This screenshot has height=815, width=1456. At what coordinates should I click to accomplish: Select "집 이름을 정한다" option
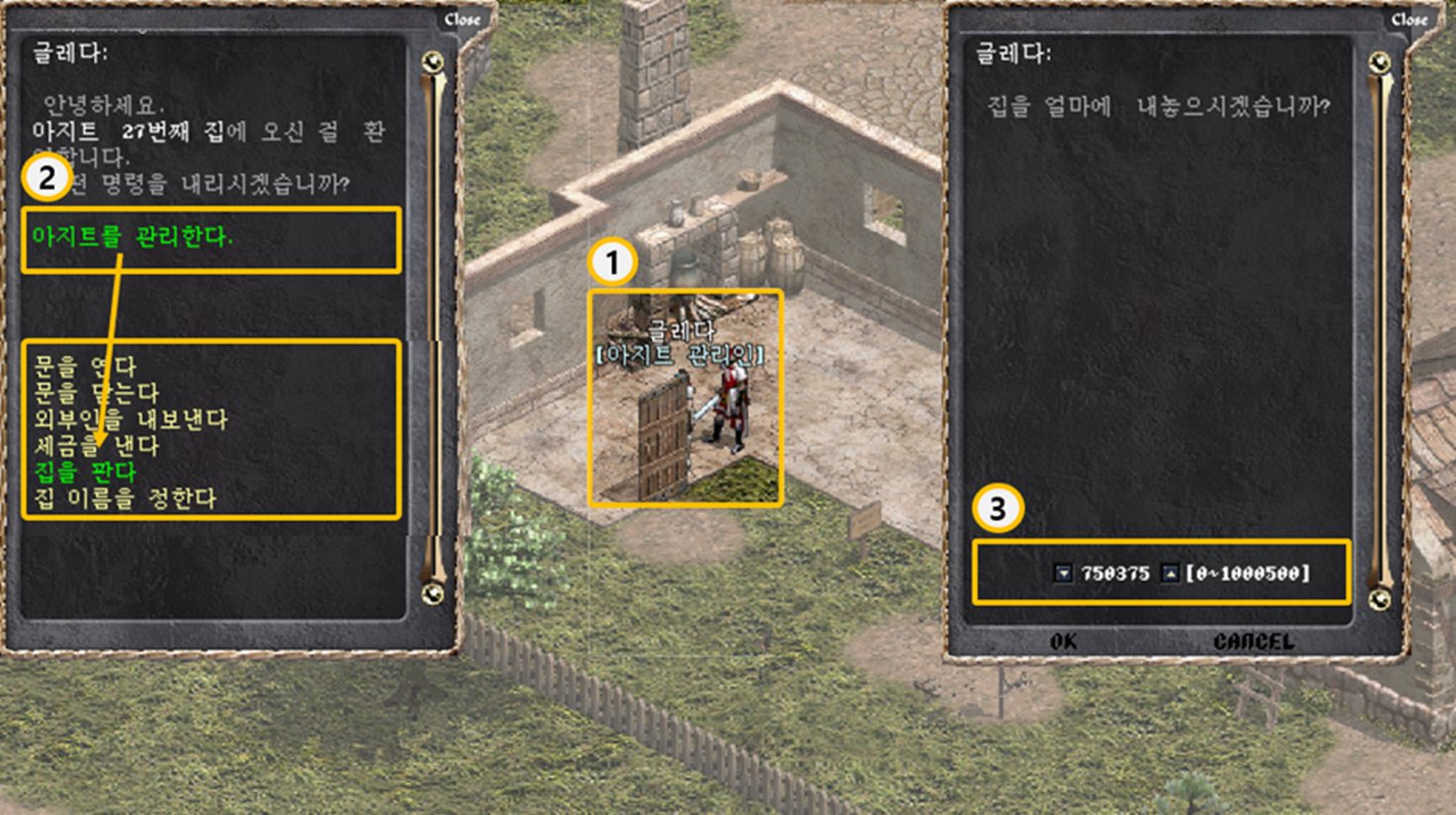tap(125, 498)
